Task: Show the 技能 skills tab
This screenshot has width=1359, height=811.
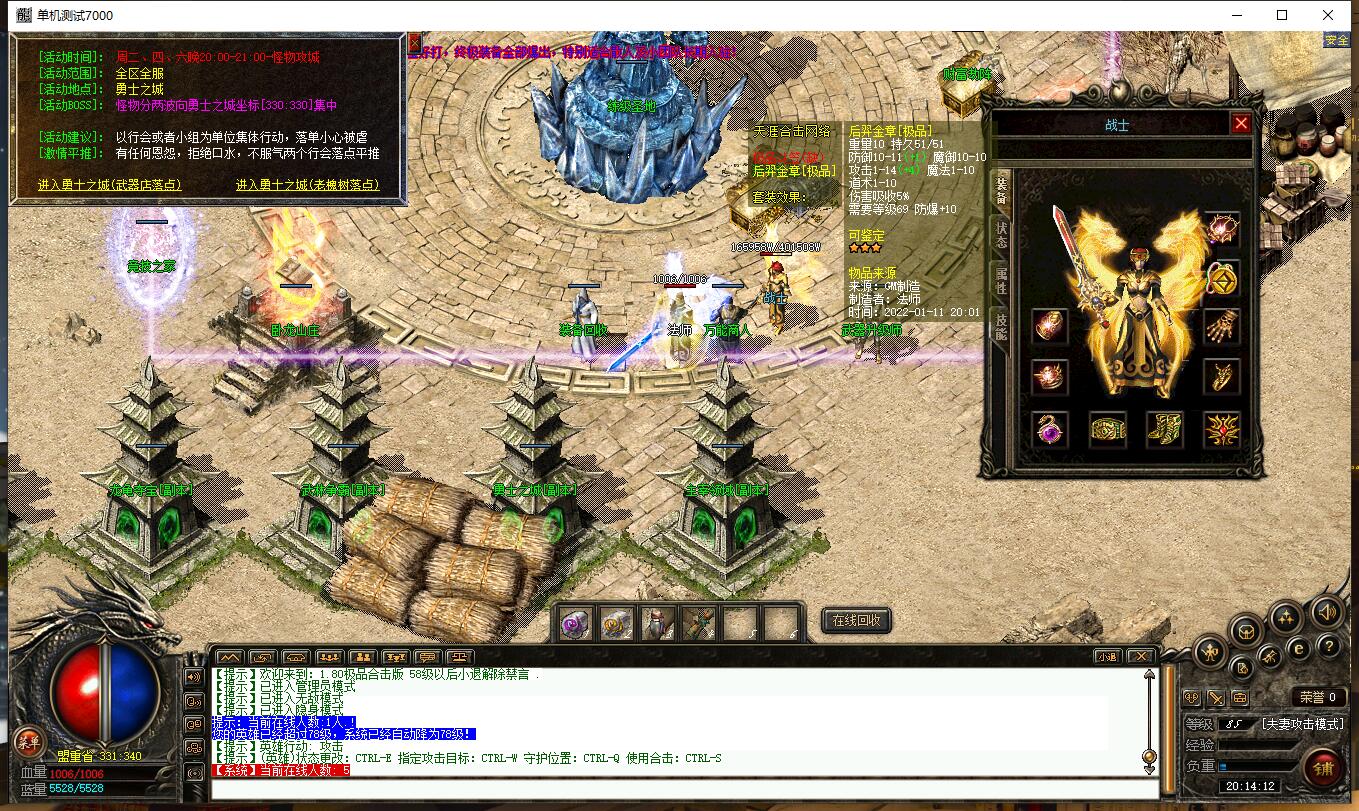Action: click(x=1000, y=327)
